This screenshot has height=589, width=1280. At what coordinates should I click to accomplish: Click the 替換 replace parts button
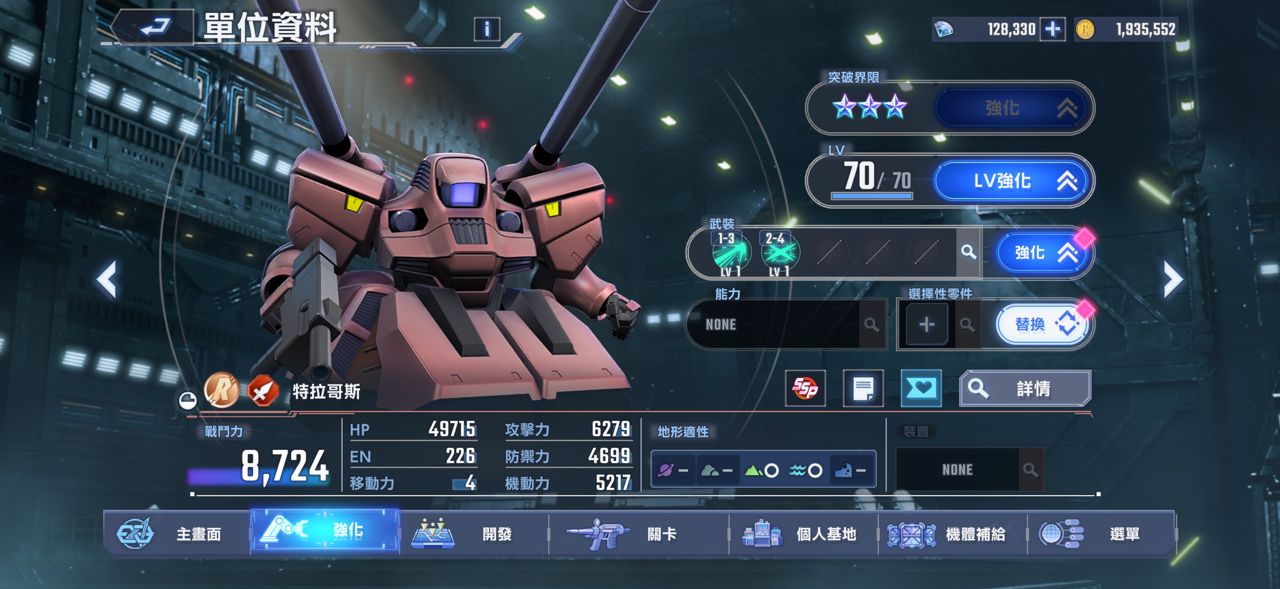1042,325
